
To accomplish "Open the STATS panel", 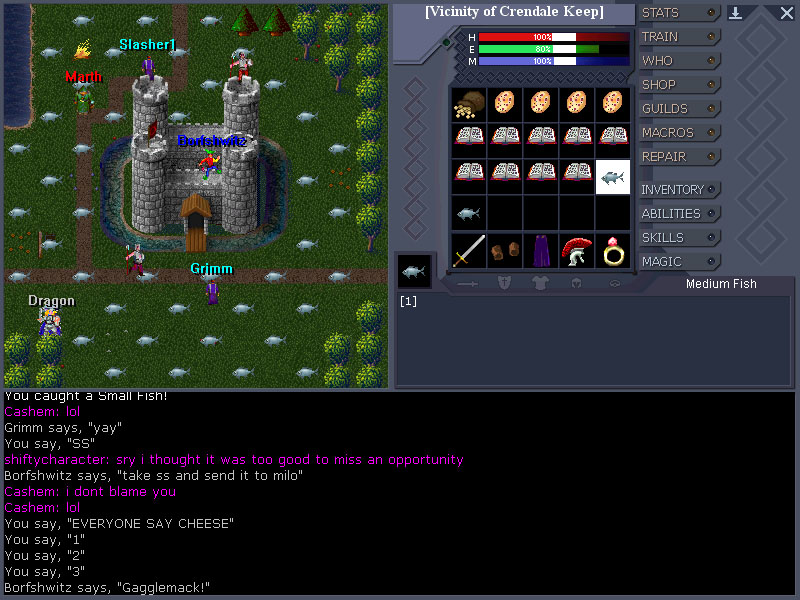I will click(679, 13).
